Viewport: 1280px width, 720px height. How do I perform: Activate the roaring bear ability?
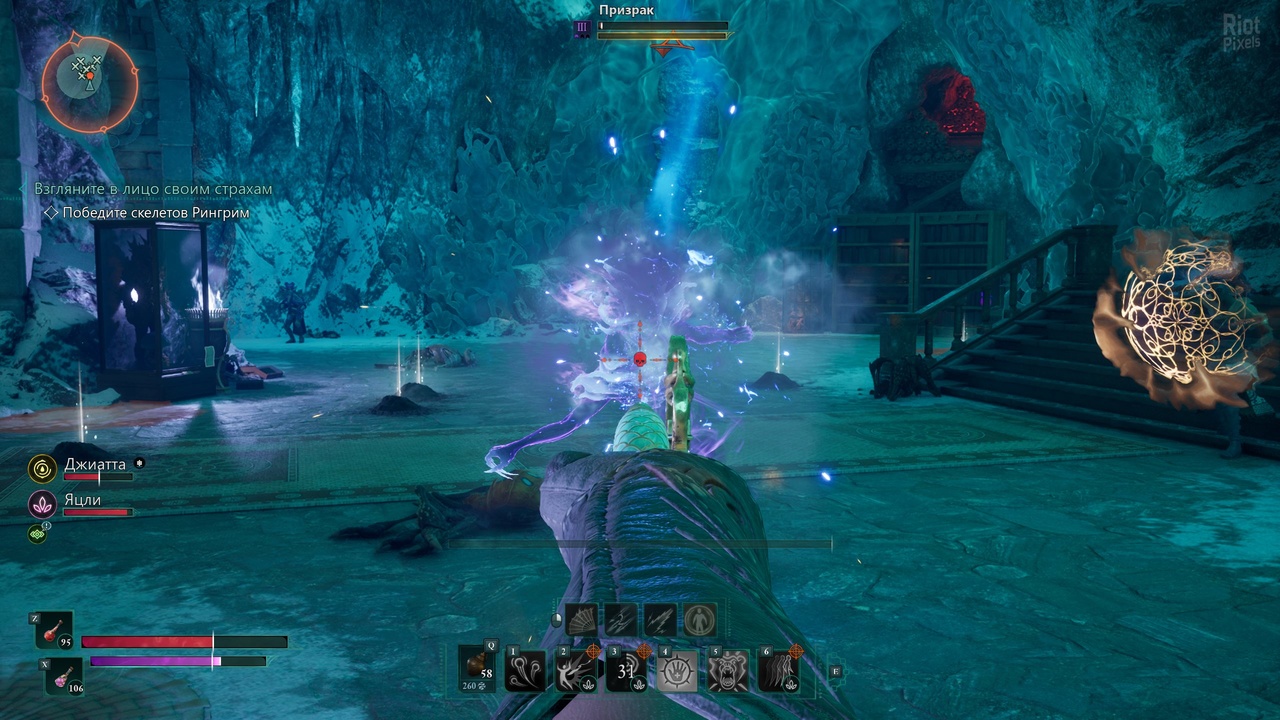pyautogui.click(x=729, y=670)
